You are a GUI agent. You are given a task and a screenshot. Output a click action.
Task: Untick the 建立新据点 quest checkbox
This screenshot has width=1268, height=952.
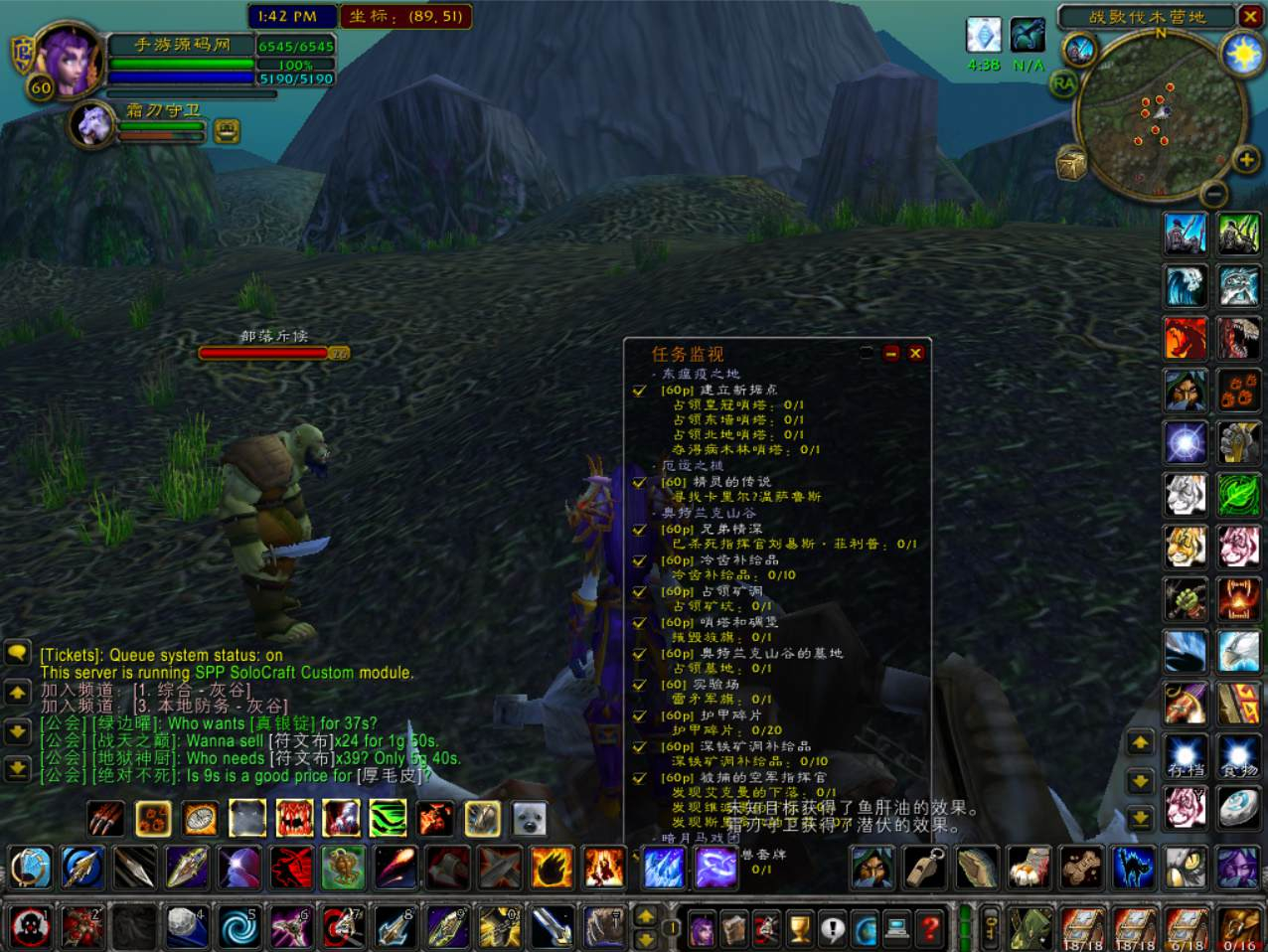[640, 391]
